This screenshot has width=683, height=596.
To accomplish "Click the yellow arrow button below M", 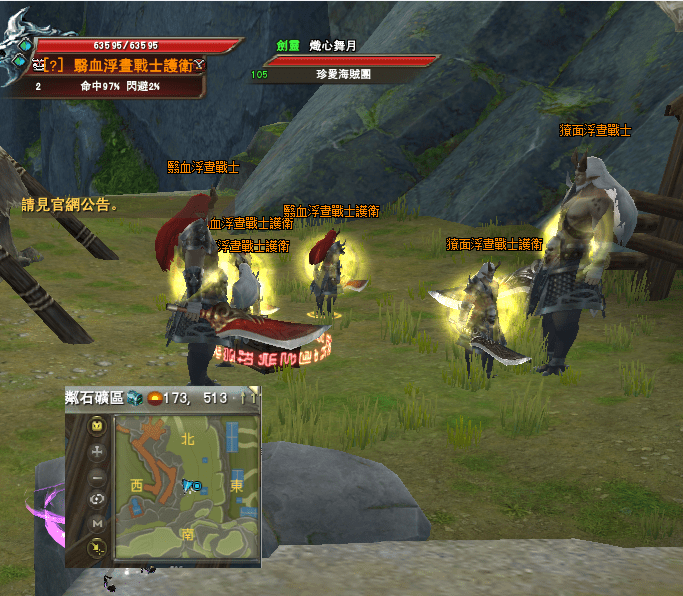I will click(97, 546).
